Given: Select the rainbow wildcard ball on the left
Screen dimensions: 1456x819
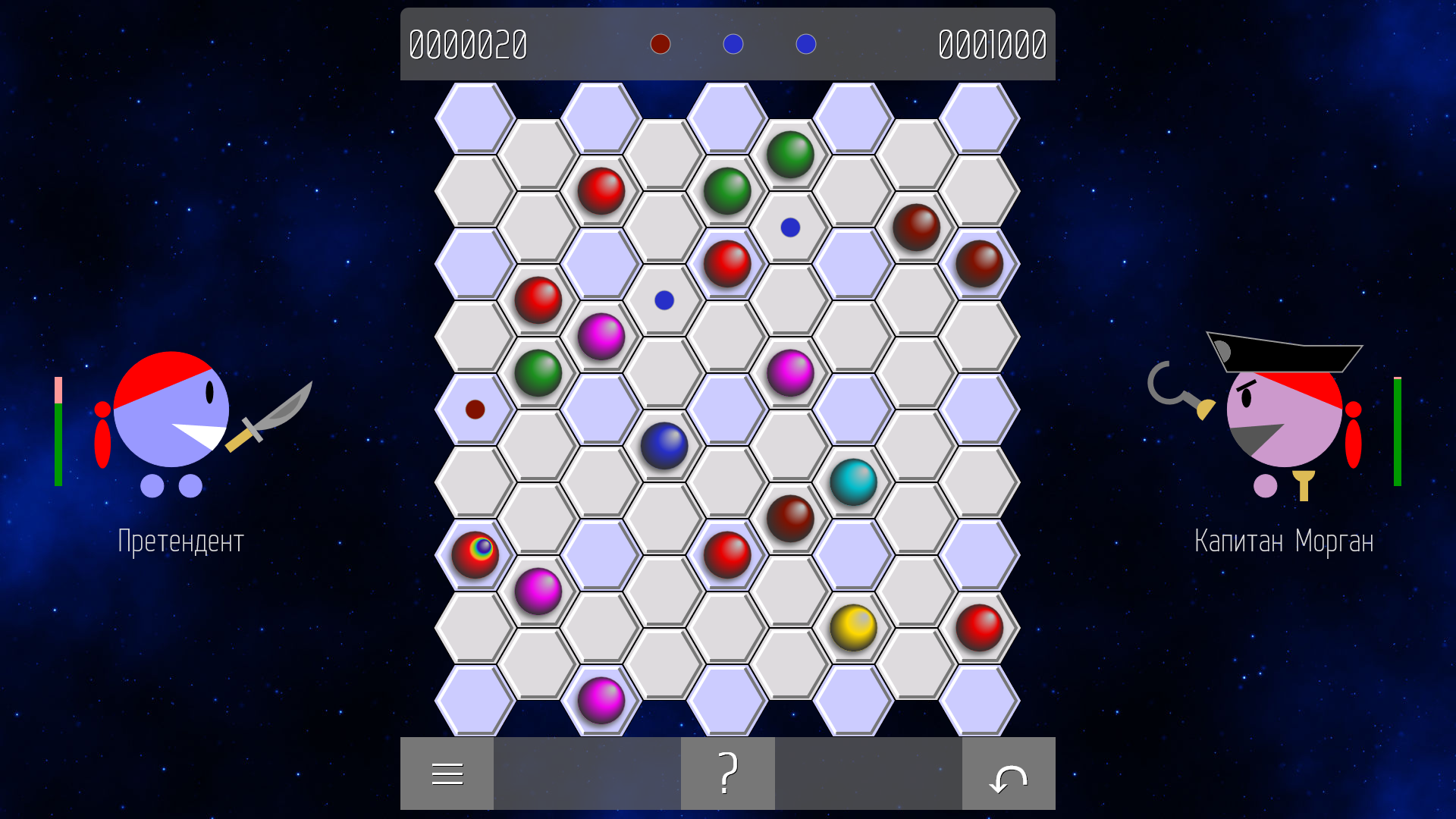Looking at the screenshot, I should click(x=476, y=554).
